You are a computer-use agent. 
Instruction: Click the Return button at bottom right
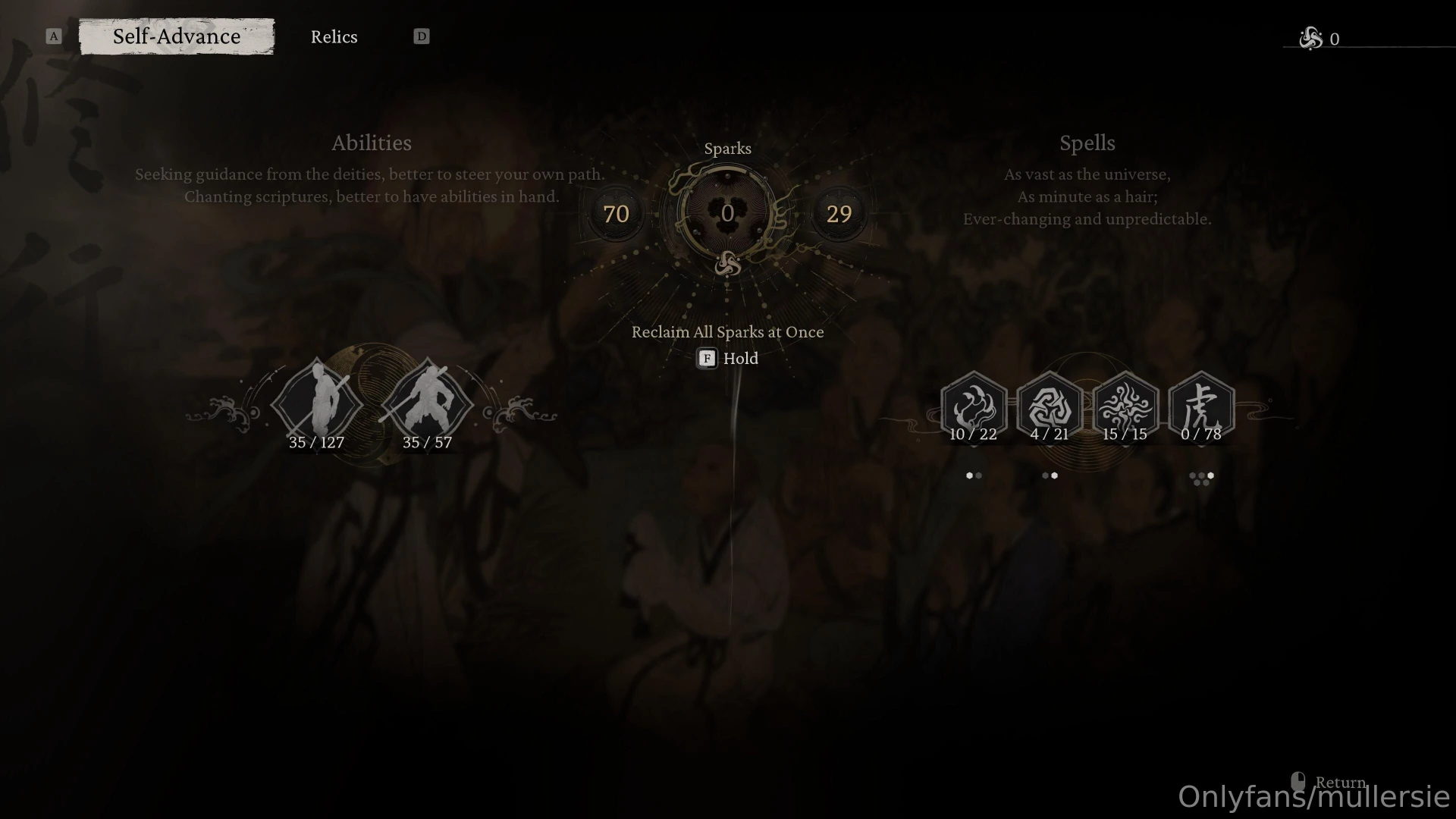(1340, 783)
